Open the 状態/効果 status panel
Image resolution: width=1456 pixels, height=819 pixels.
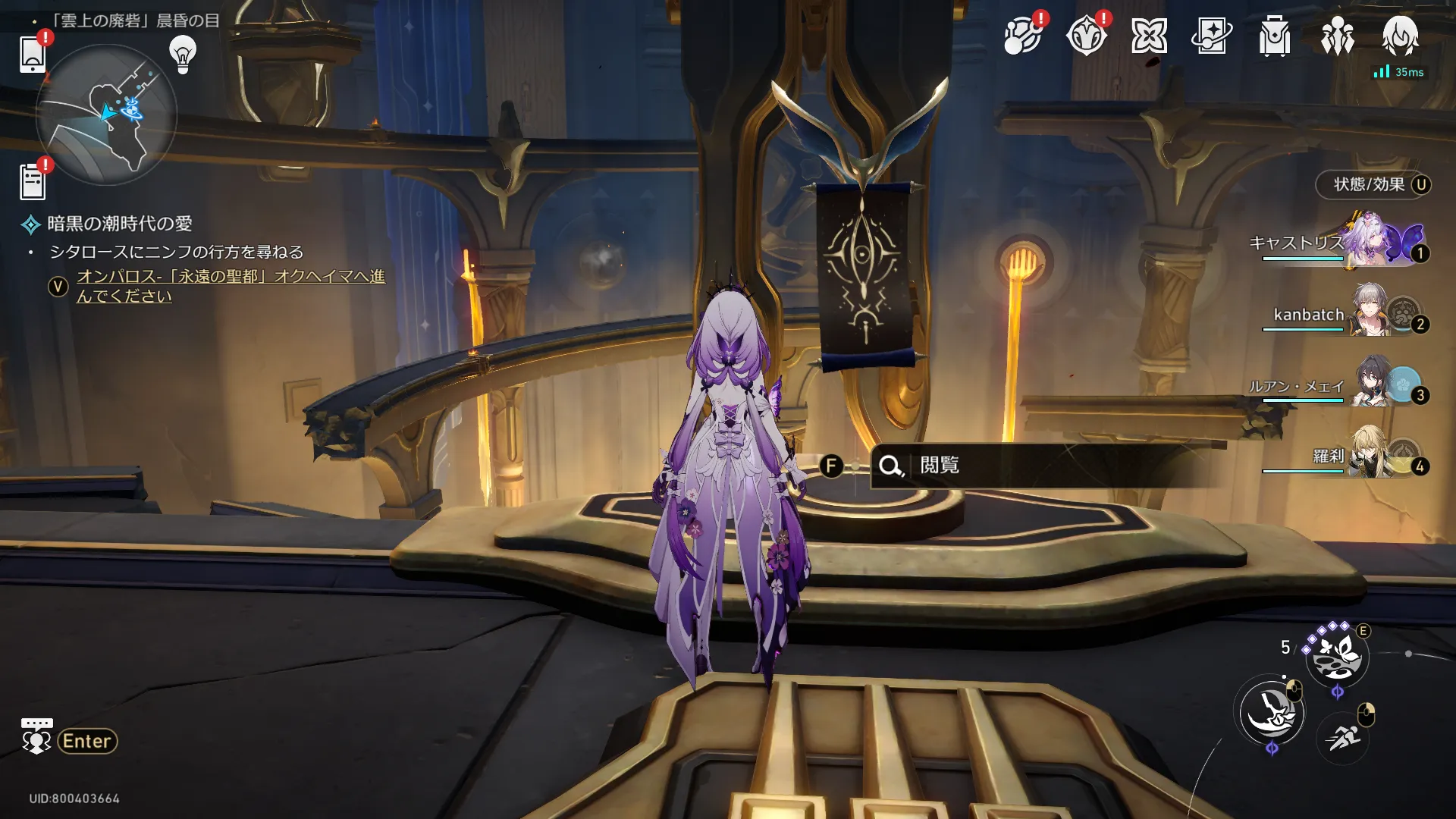1373,184
